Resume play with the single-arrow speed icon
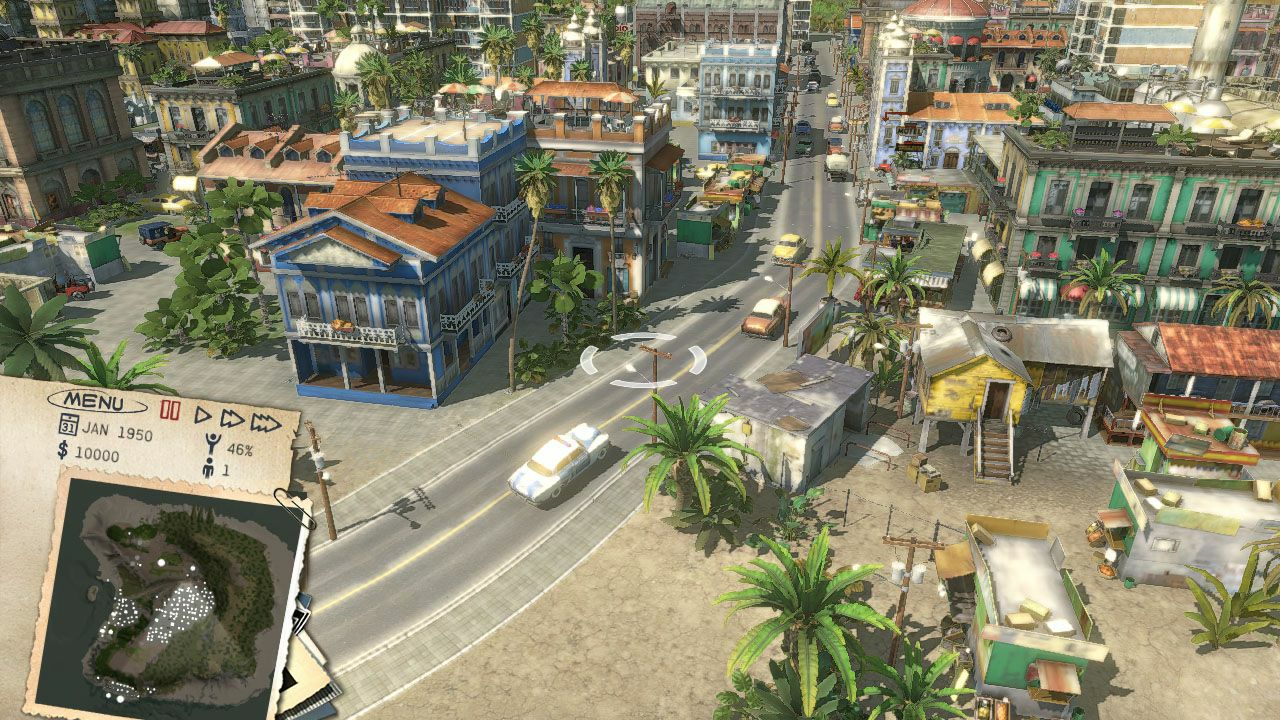Viewport: 1280px width, 720px height. click(203, 414)
